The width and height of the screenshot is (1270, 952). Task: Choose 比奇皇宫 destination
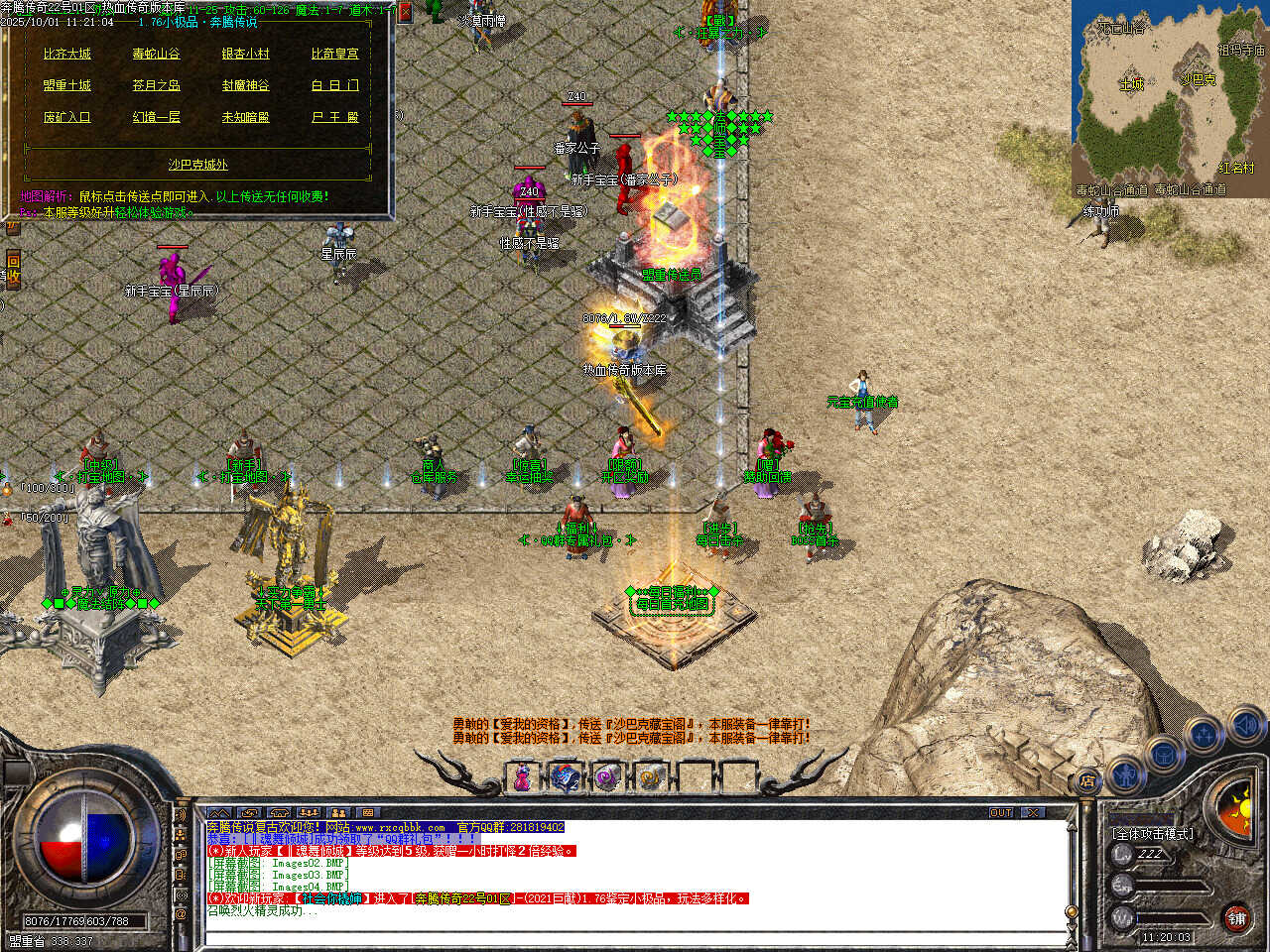(x=334, y=54)
